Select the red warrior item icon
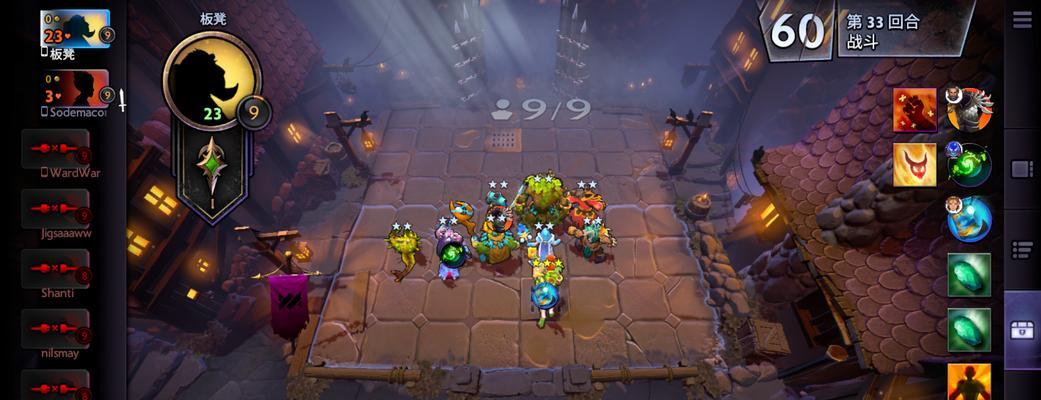Screen dimensions: 1041x400 (915, 110)
